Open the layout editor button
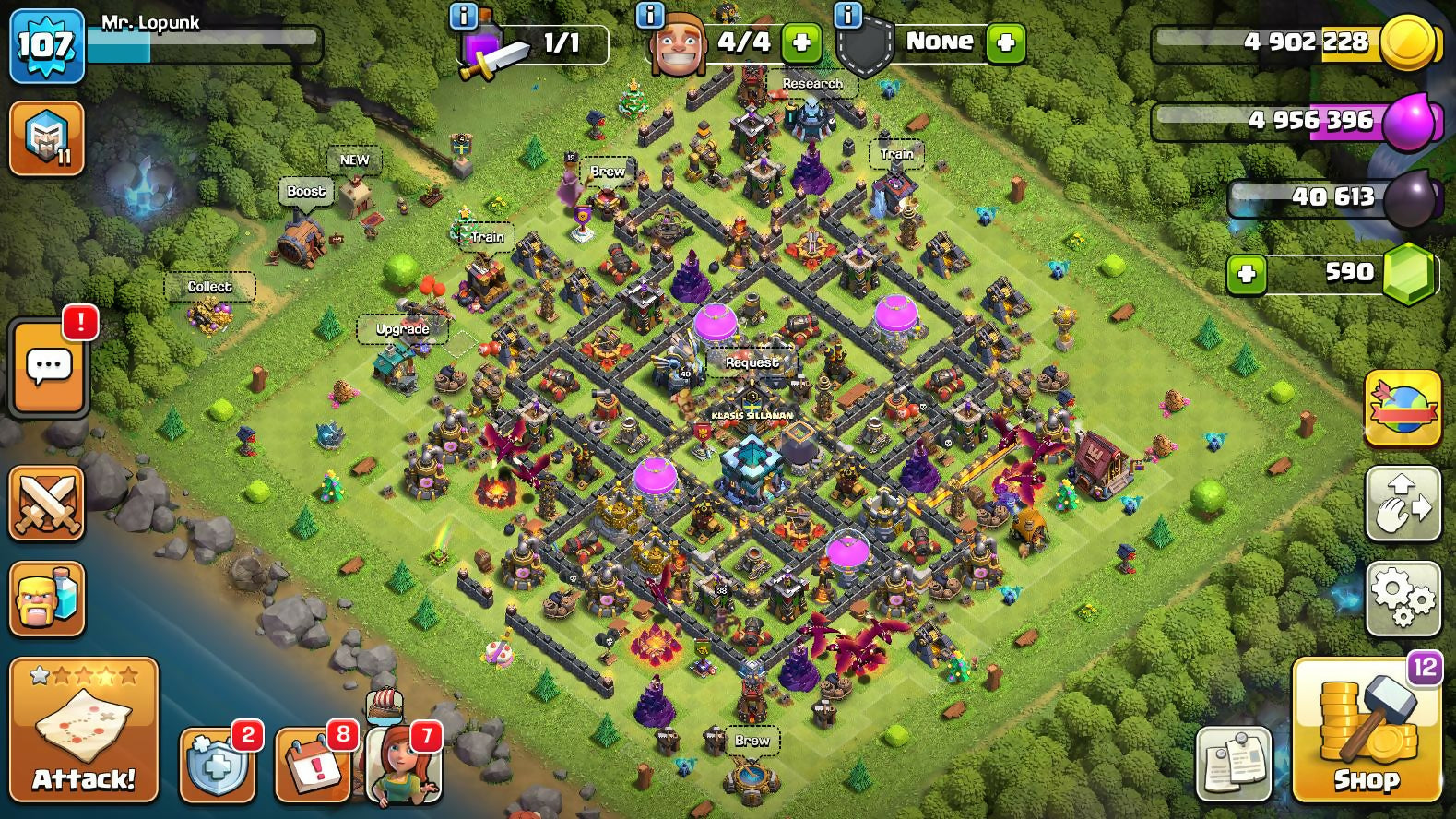Viewport: 1456px width, 819px height. coord(1403,504)
